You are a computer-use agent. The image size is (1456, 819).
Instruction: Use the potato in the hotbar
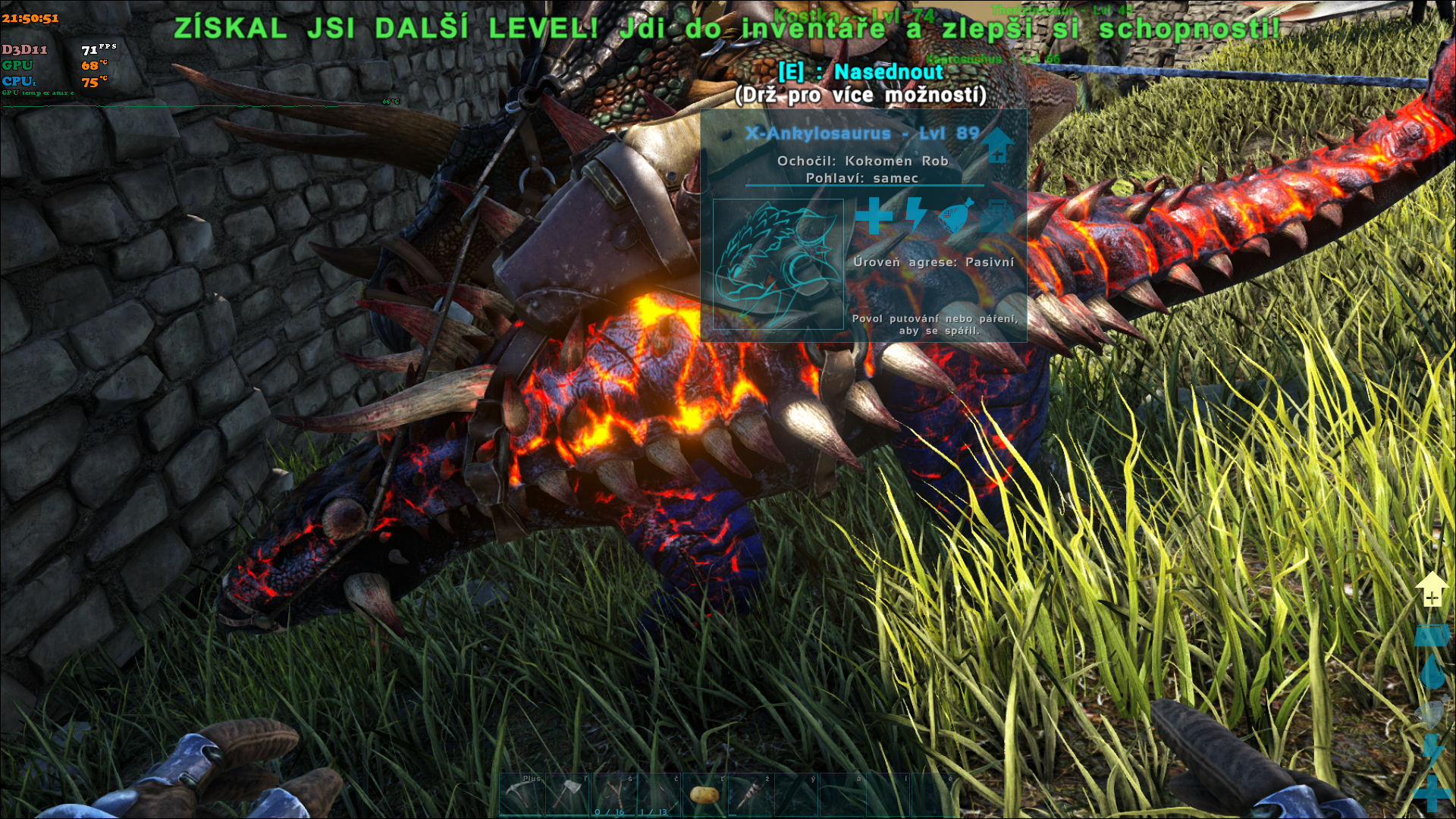[x=704, y=795]
